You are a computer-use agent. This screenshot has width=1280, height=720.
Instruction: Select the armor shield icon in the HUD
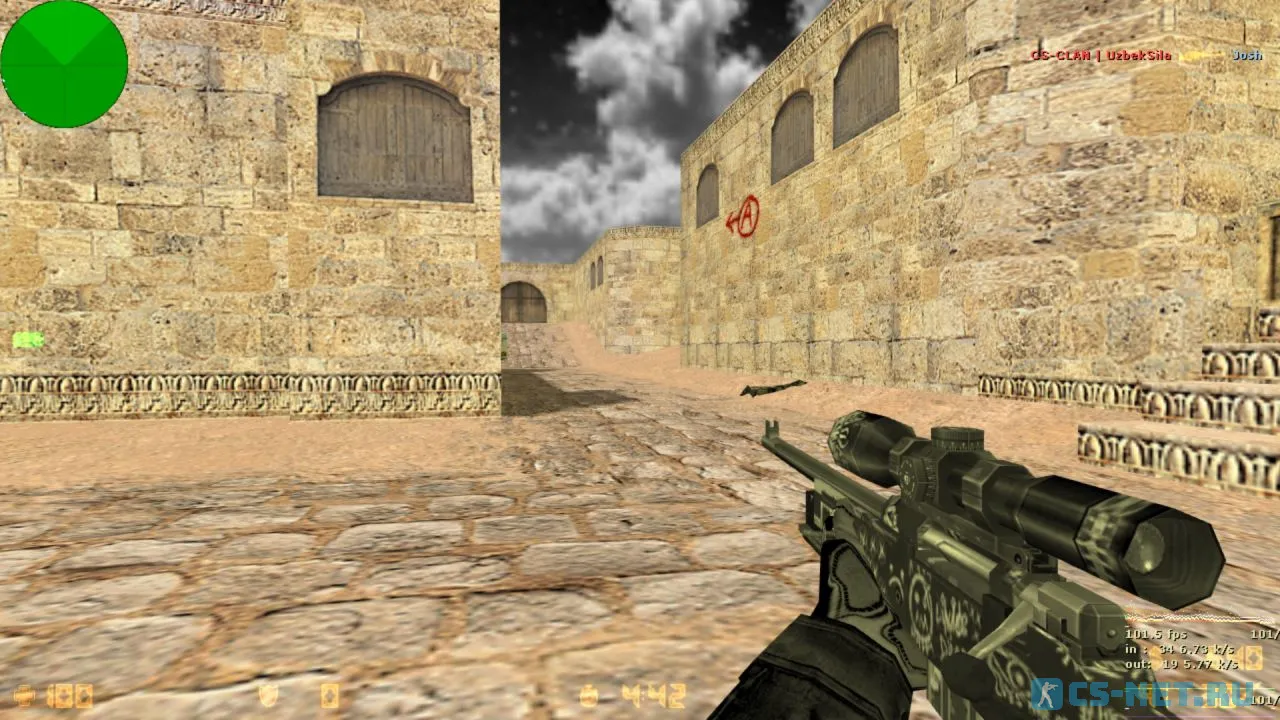coord(268,694)
